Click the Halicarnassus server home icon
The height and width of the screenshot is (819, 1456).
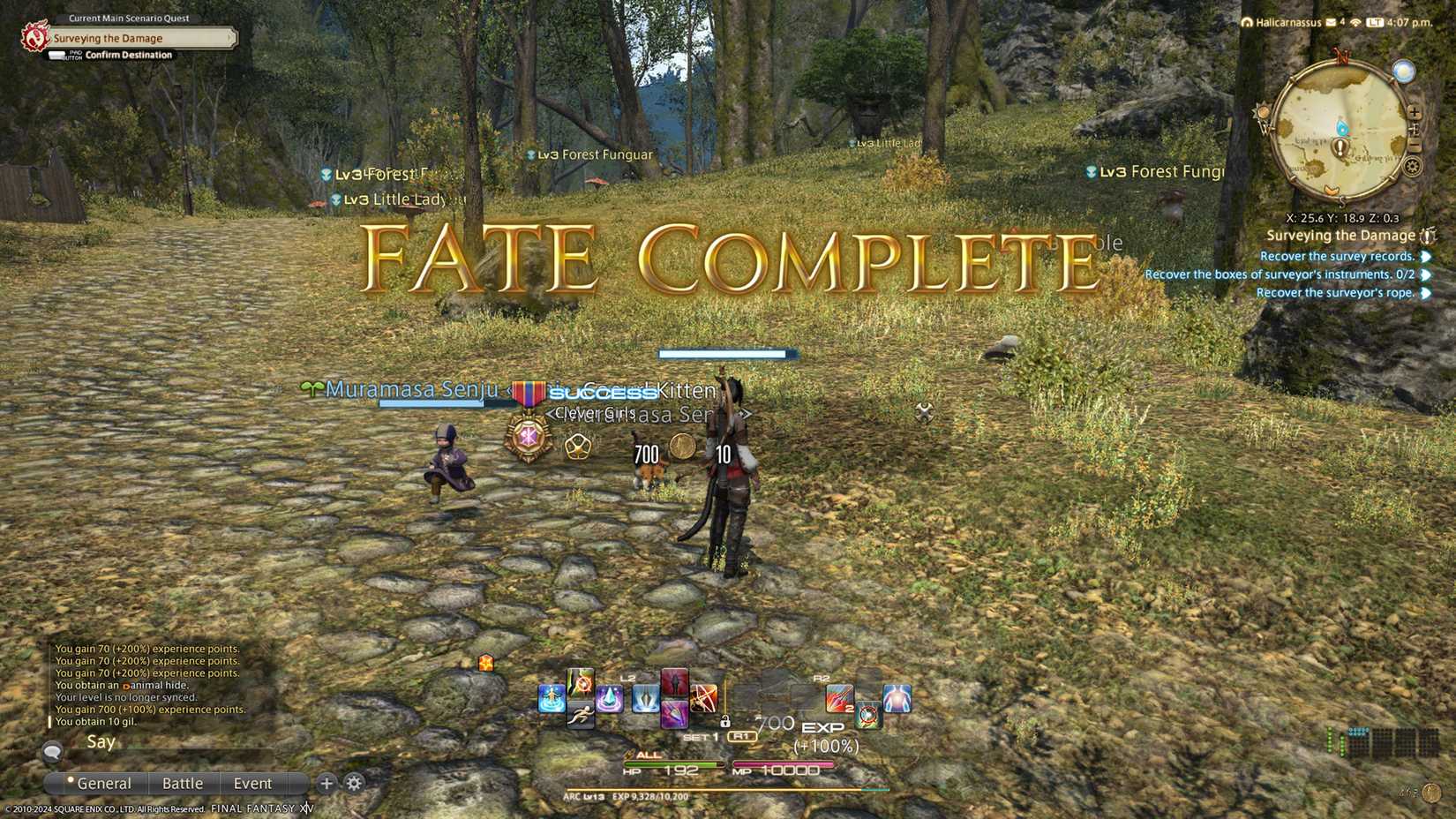(x=1247, y=23)
